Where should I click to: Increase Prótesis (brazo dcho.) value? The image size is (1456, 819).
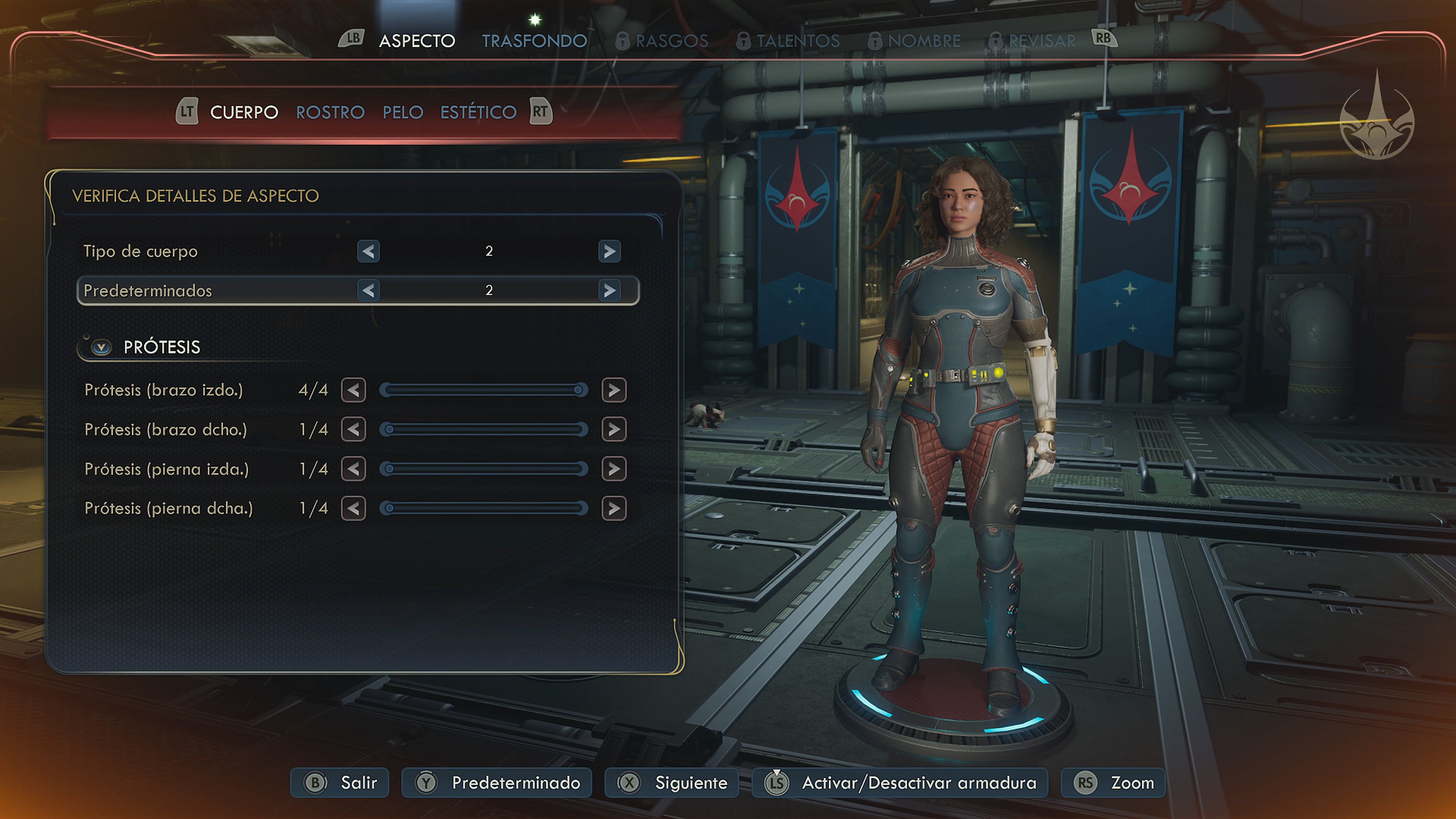click(614, 430)
